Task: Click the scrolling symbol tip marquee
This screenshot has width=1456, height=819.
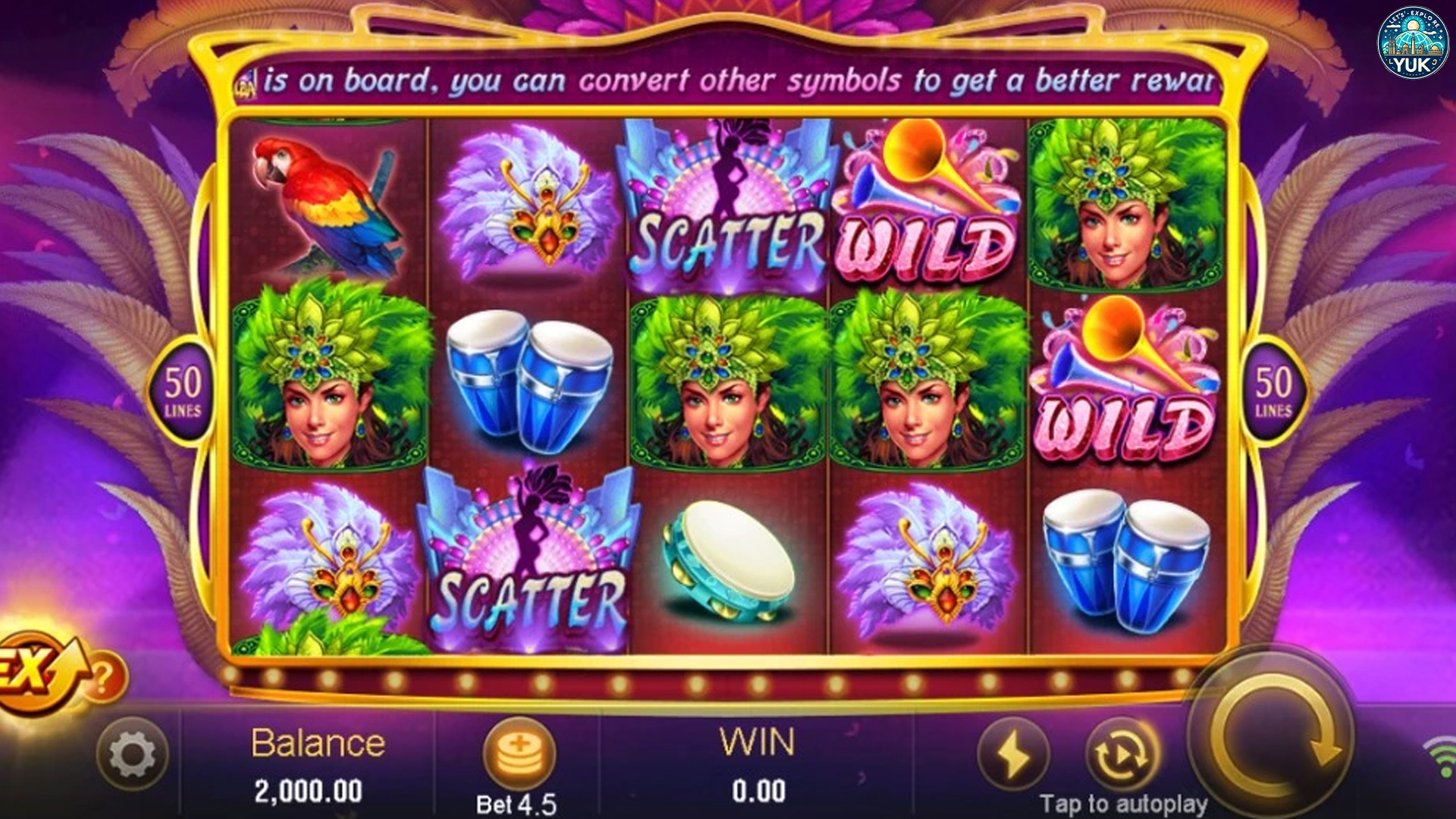Action: coord(728,80)
